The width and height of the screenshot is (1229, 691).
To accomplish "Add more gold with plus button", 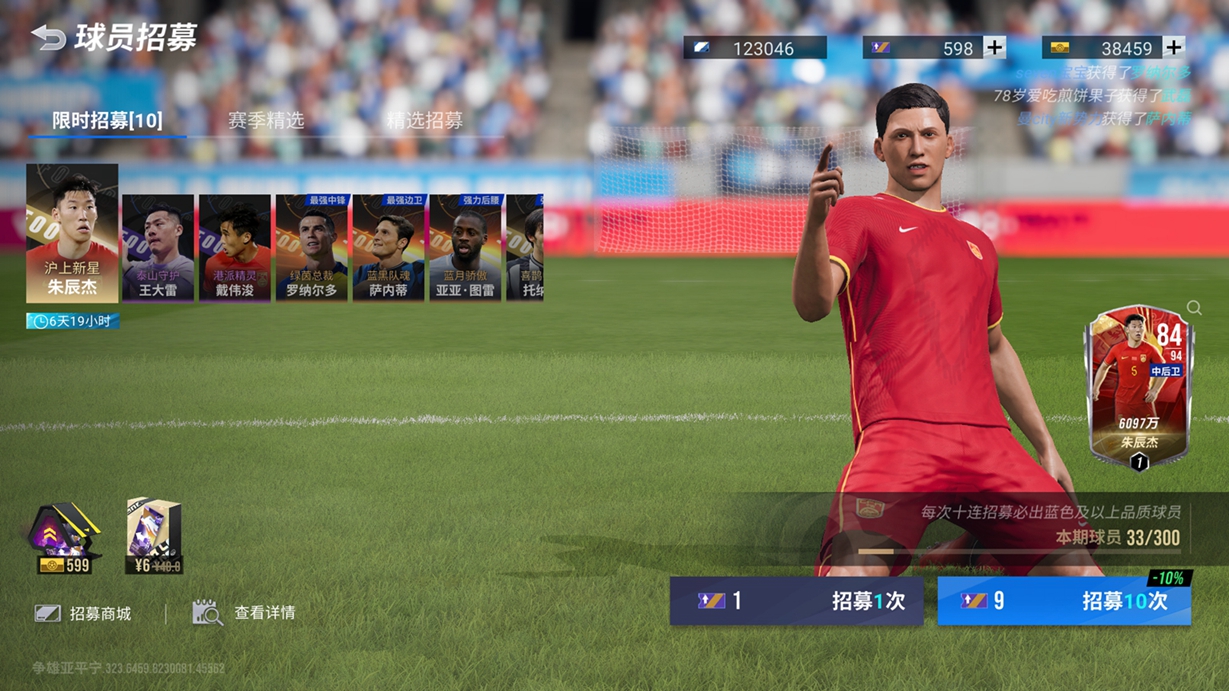I will pyautogui.click(x=1174, y=47).
